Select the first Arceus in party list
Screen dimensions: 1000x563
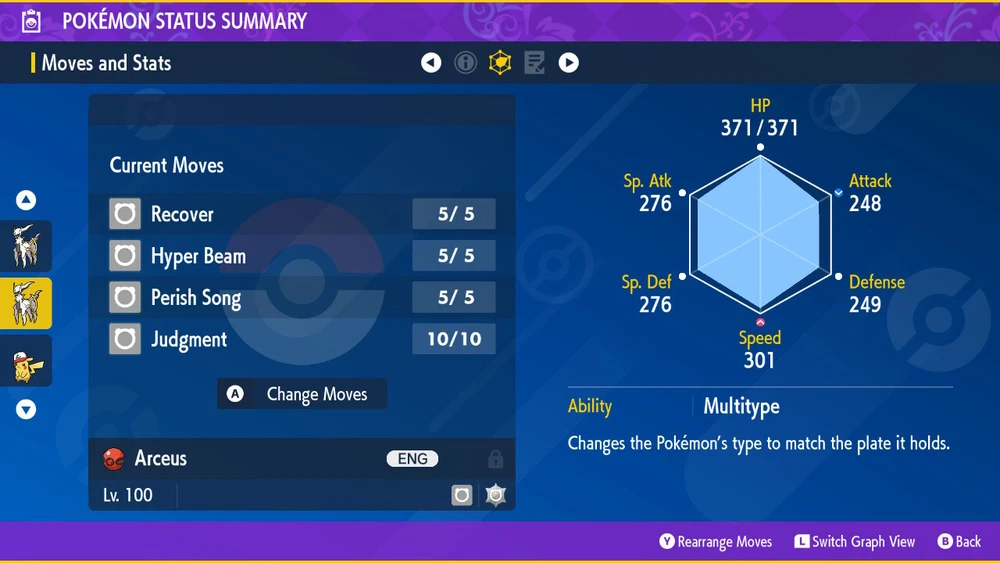[25, 246]
